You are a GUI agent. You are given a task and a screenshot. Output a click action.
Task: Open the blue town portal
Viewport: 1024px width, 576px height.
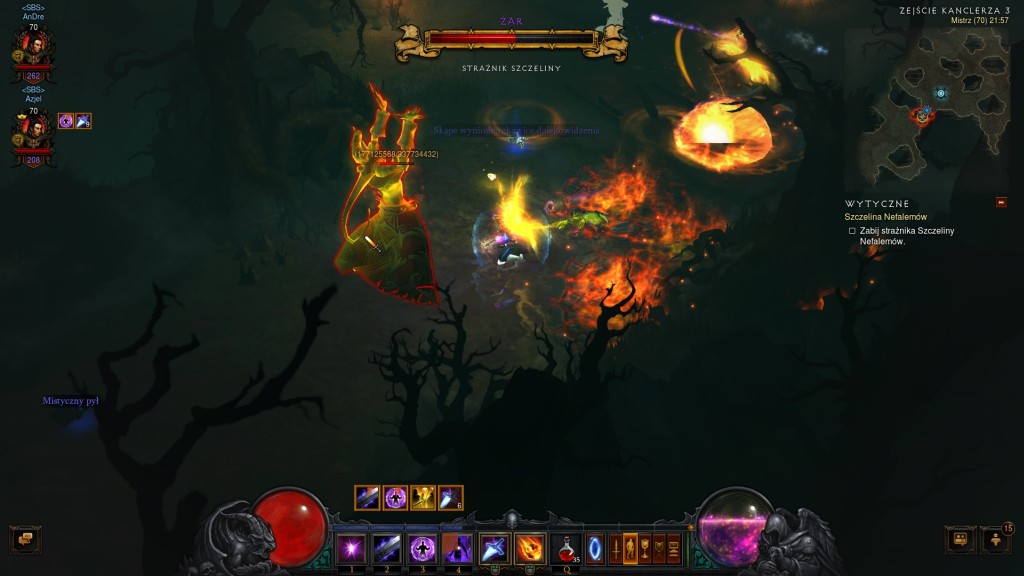(x=595, y=548)
